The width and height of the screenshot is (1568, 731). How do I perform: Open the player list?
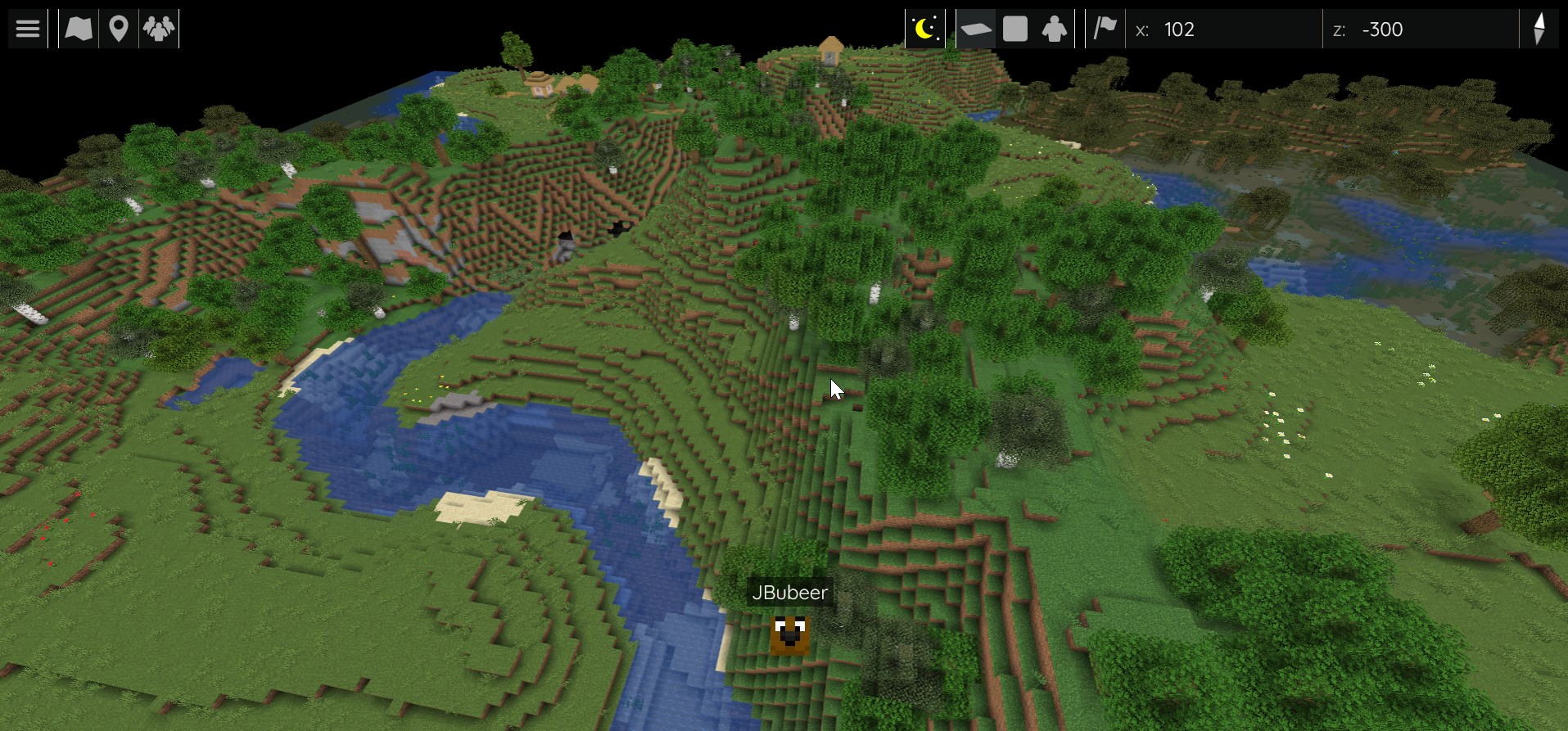click(159, 29)
